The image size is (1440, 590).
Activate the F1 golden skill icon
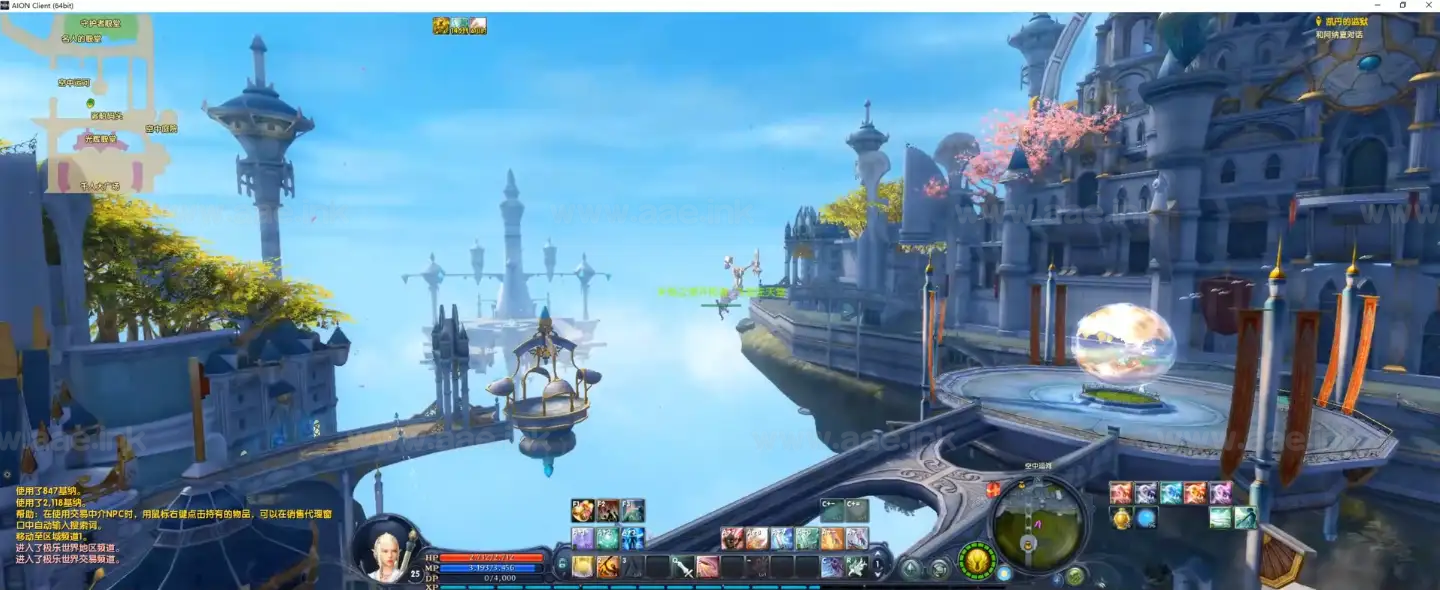(x=583, y=511)
